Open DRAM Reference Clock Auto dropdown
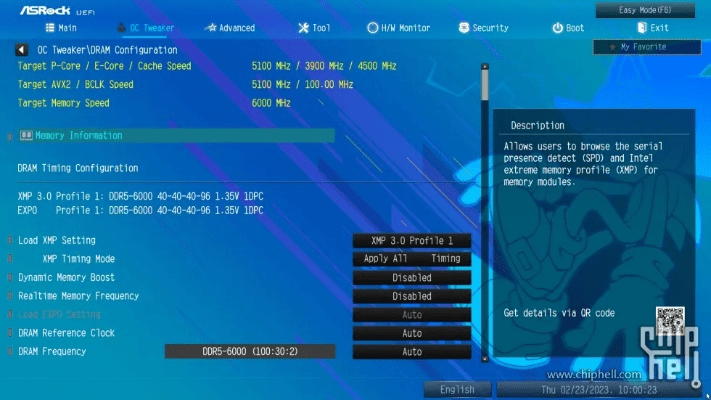Viewport: 711px width, 400px height. pos(411,333)
